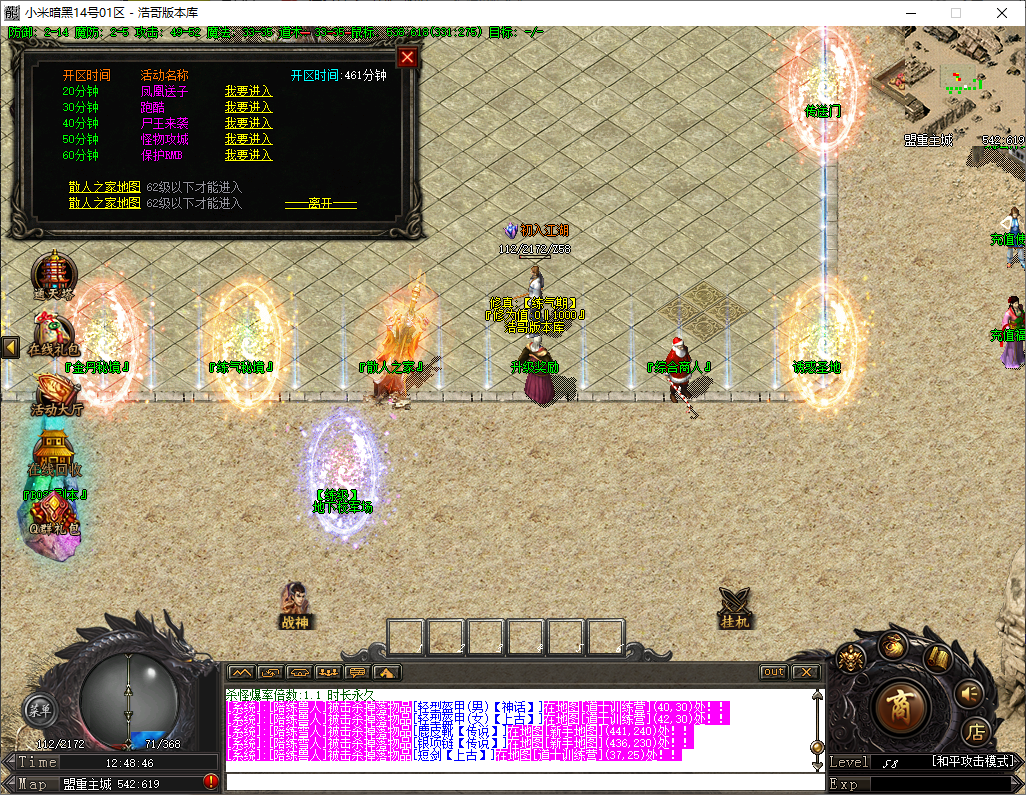The height and width of the screenshot is (795, 1026).
Task: Toggle the 挂机 auto-battle icon
Action: 734,606
